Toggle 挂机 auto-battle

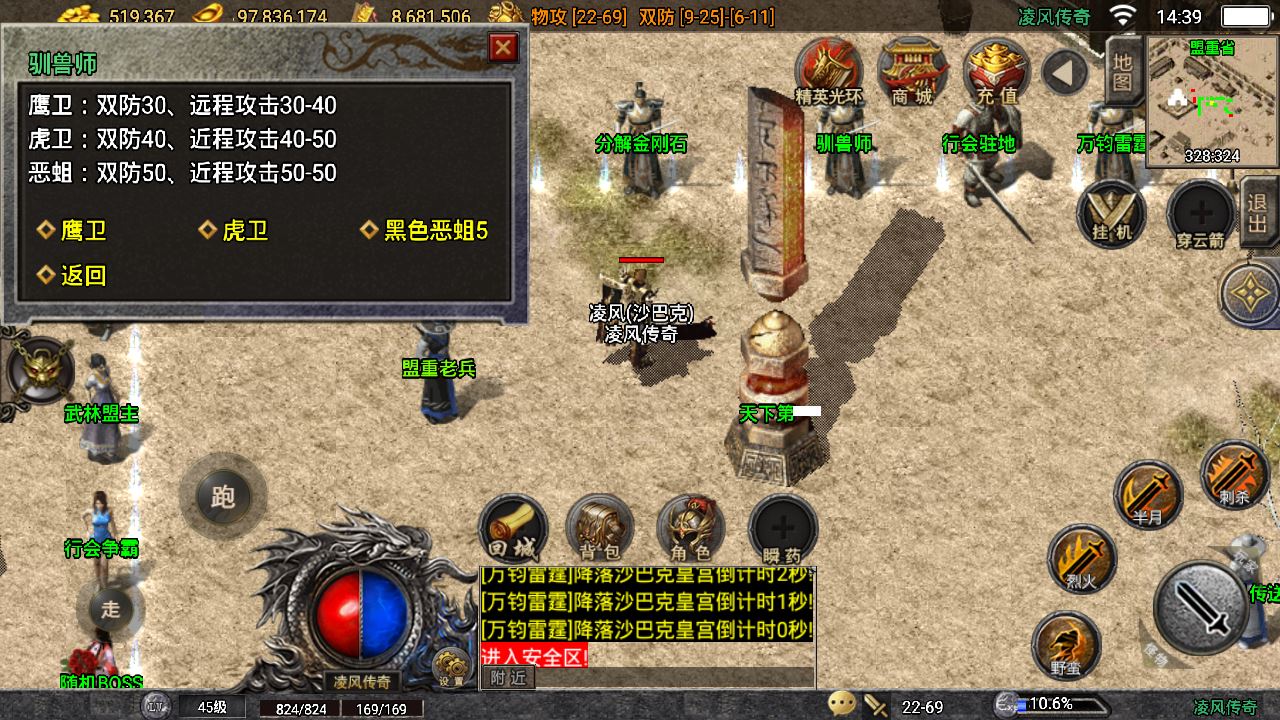point(1112,214)
